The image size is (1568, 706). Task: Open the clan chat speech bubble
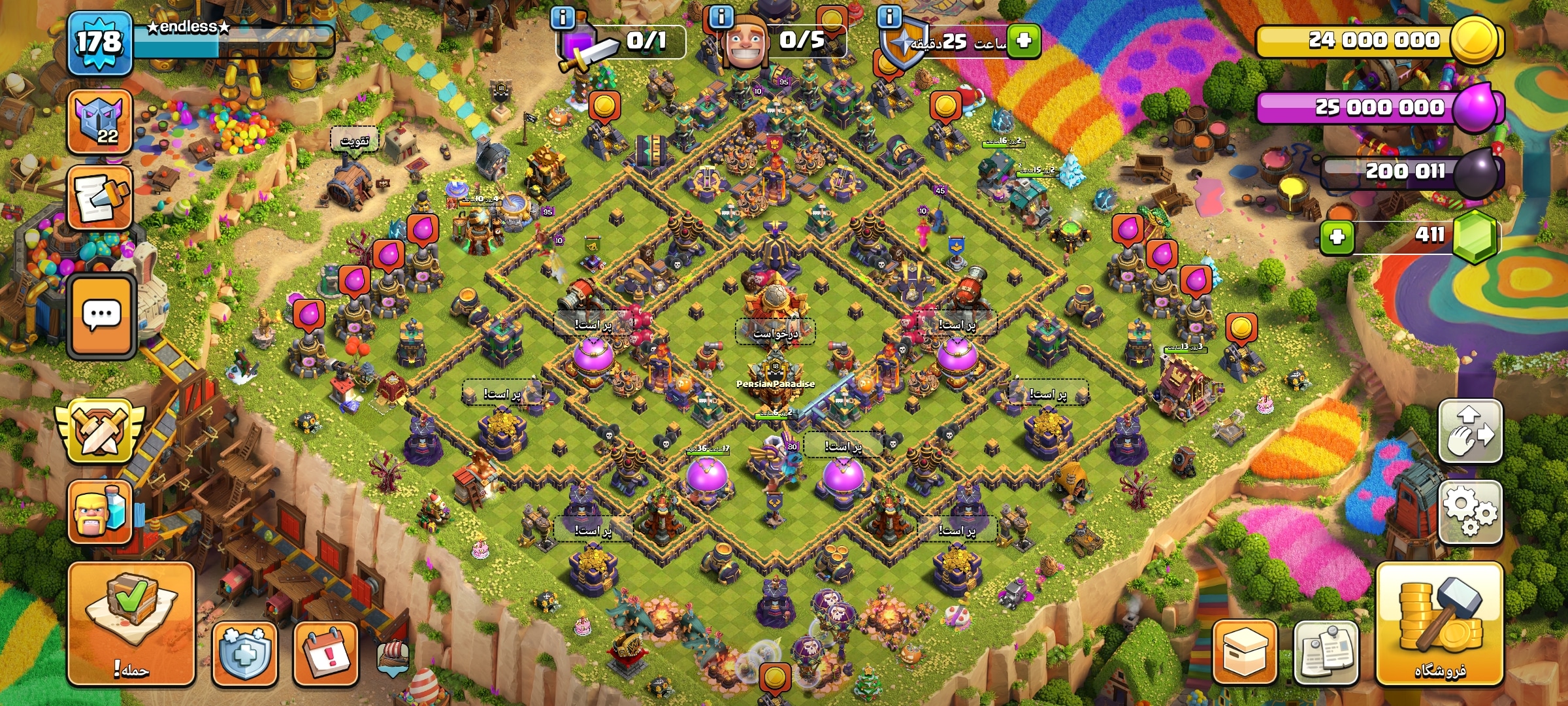click(x=101, y=316)
